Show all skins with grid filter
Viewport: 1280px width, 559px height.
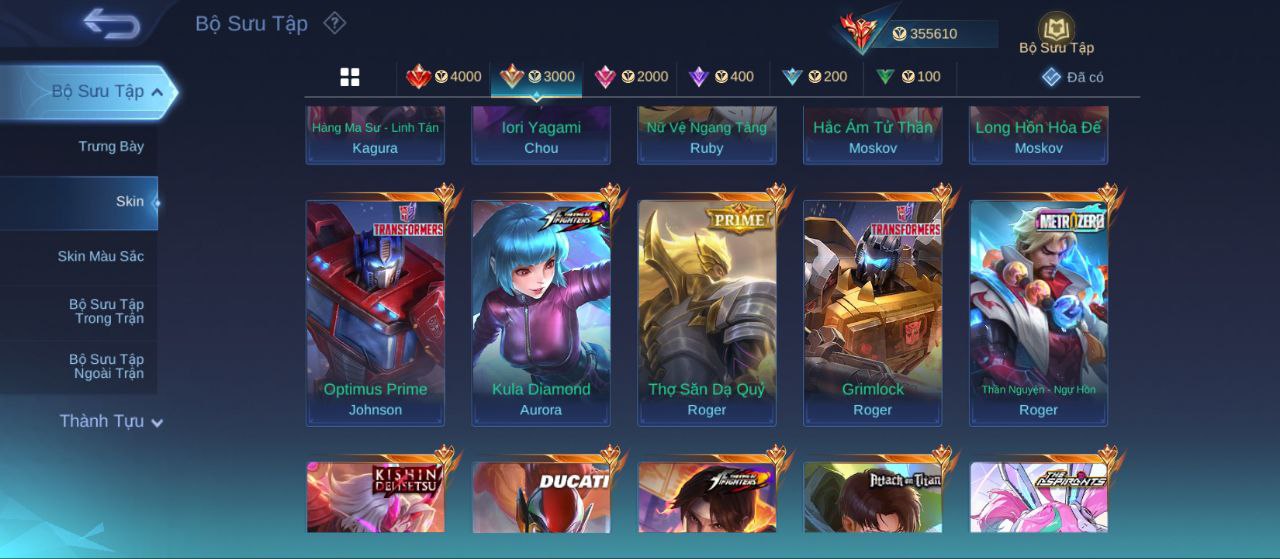350,77
